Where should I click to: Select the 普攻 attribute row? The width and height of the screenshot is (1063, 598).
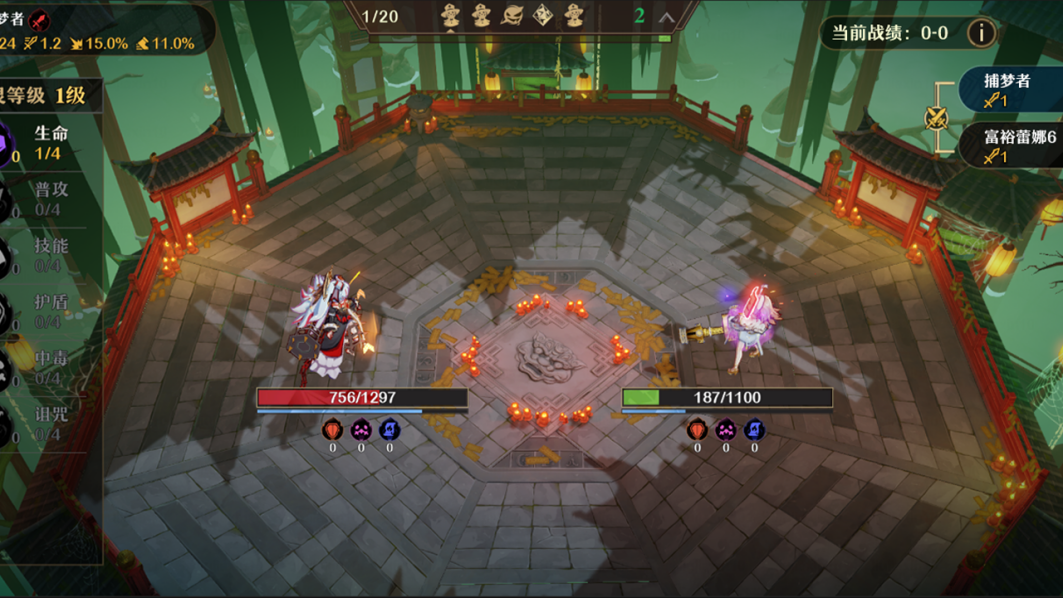point(48,199)
